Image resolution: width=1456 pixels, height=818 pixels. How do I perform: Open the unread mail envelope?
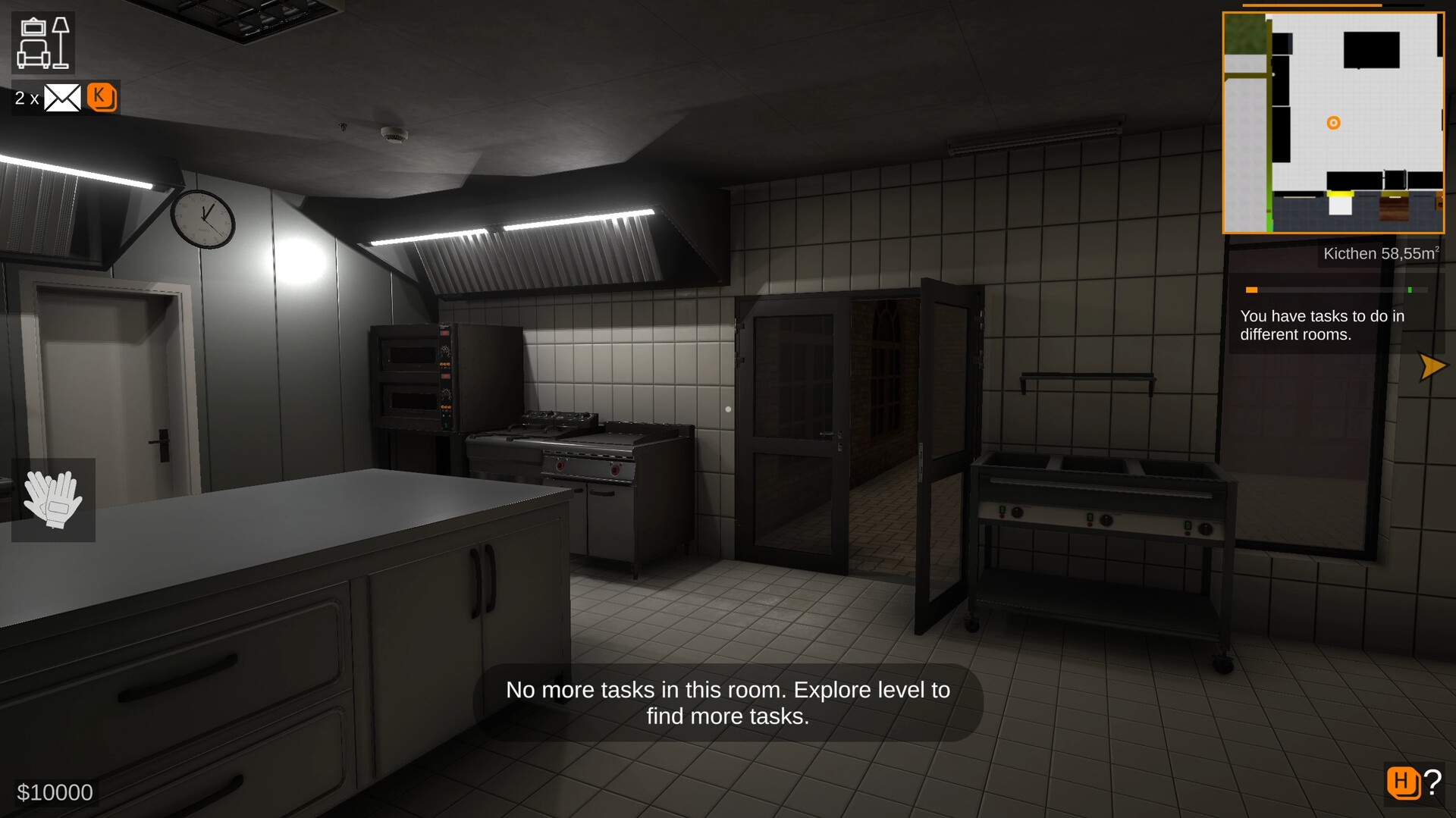click(x=62, y=98)
